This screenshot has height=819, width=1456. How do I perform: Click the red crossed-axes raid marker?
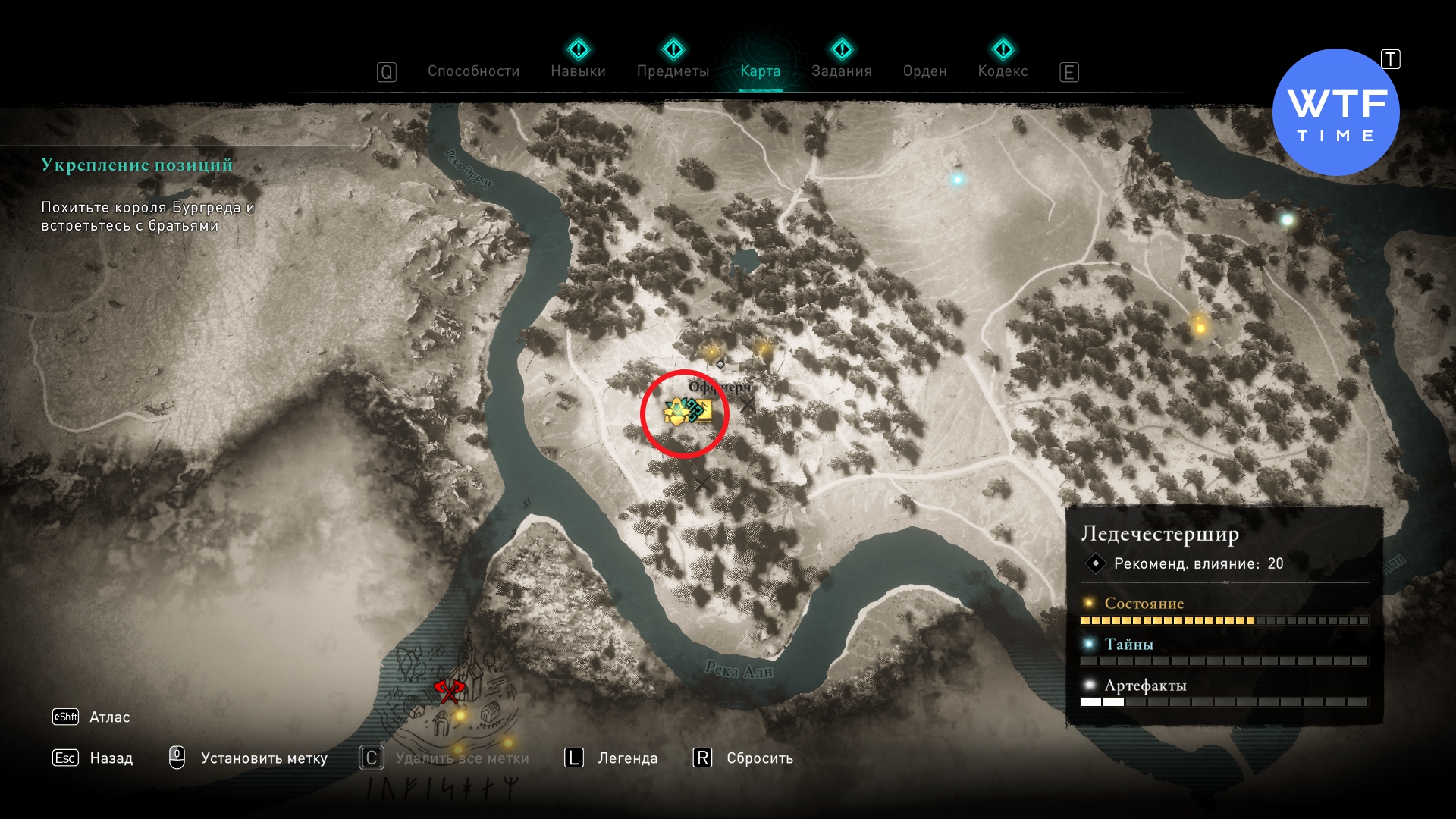coord(449,691)
